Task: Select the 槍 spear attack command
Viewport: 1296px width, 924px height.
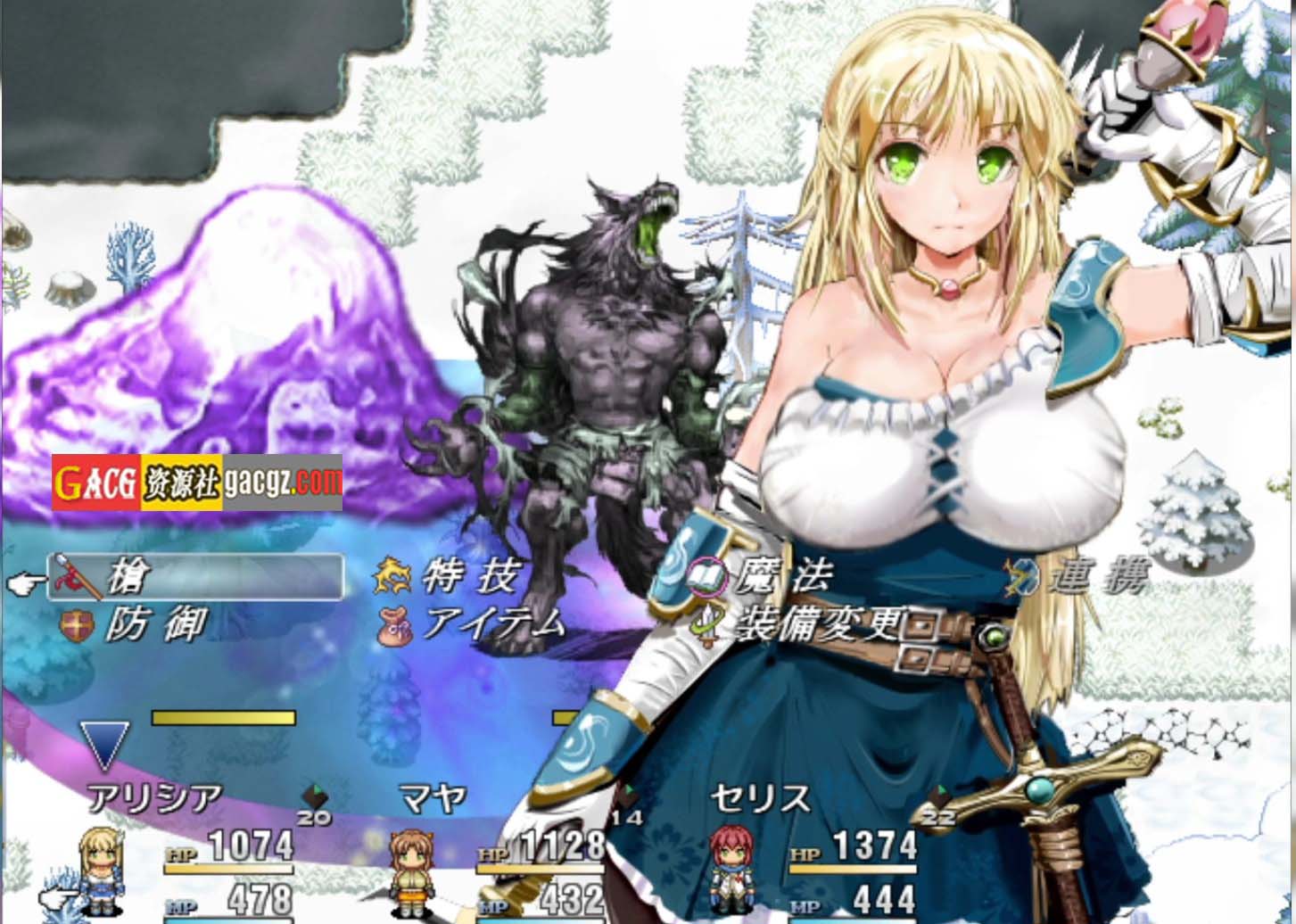Action: 198,577
